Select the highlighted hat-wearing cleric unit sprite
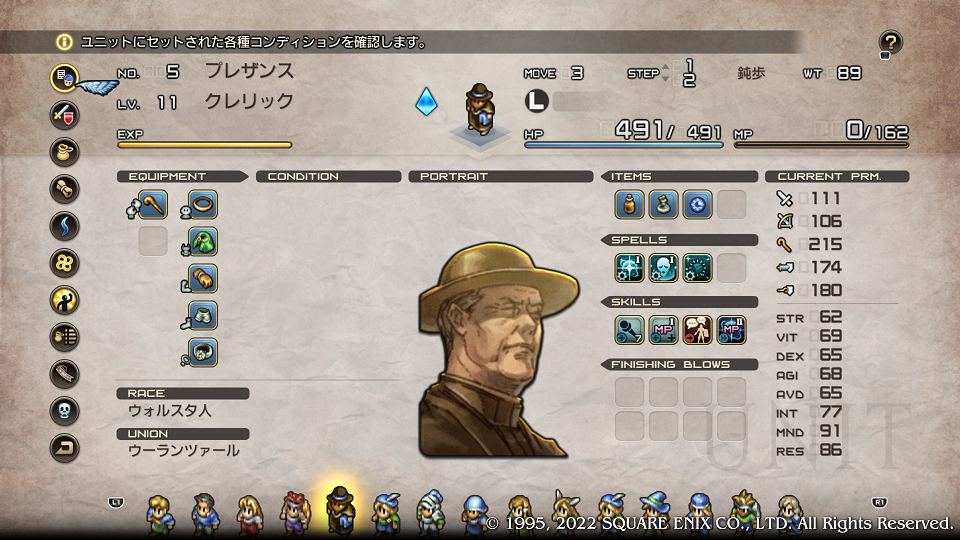The image size is (960, 540). tap(341, 509)
